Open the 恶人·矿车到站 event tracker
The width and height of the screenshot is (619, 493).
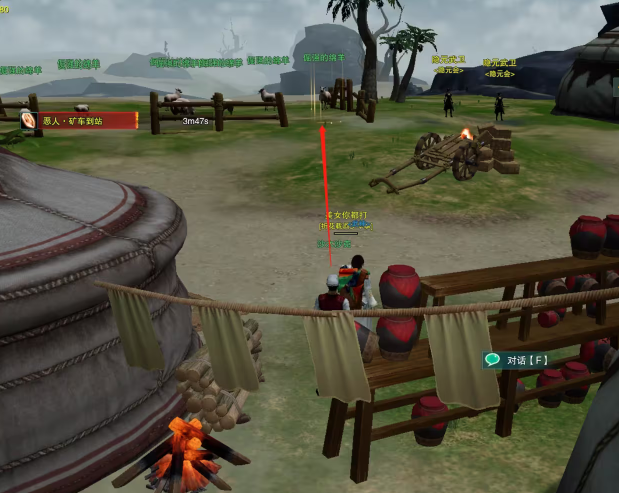point(80,120)
